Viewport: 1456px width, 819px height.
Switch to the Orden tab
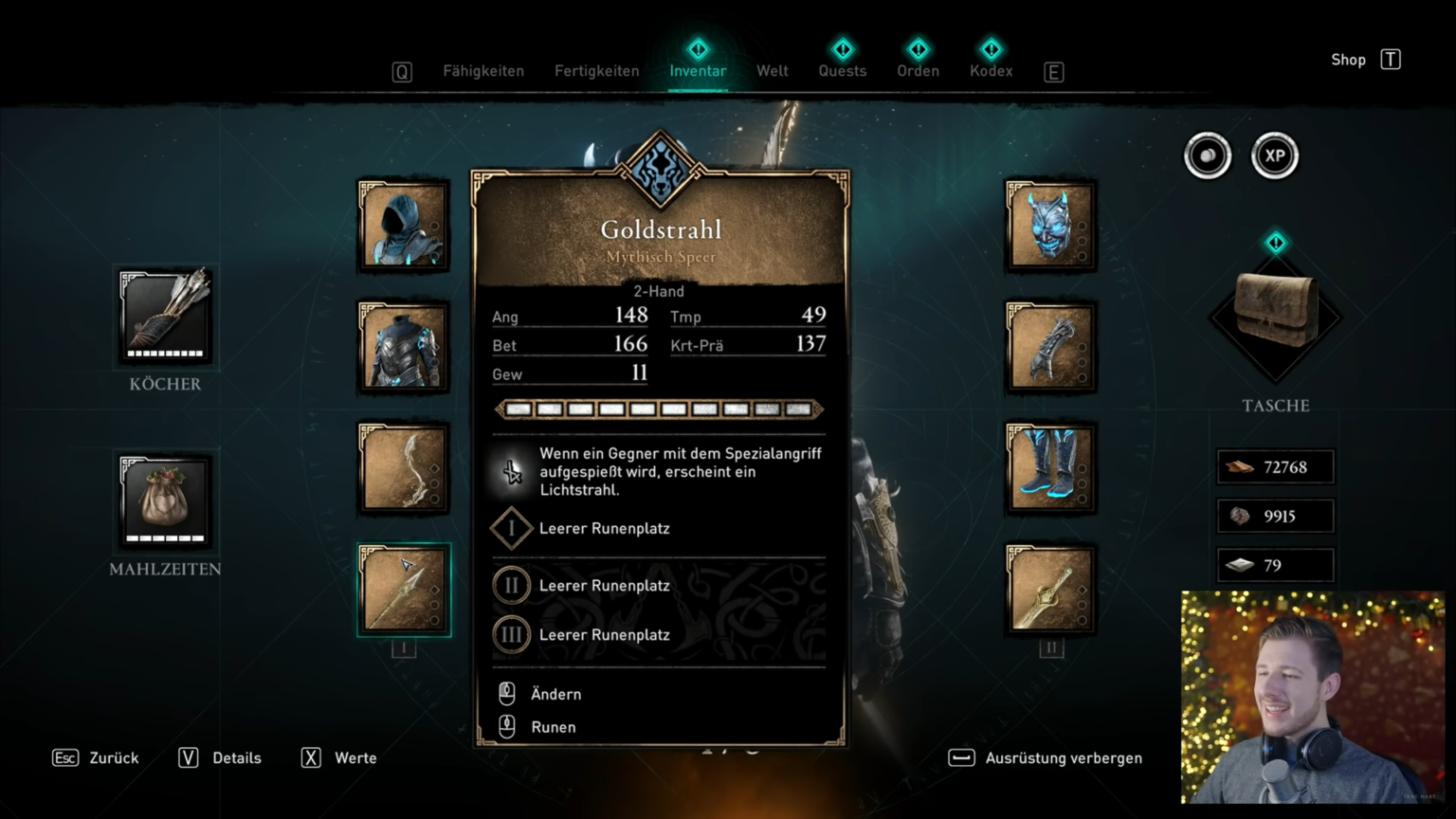coord(919,70)
